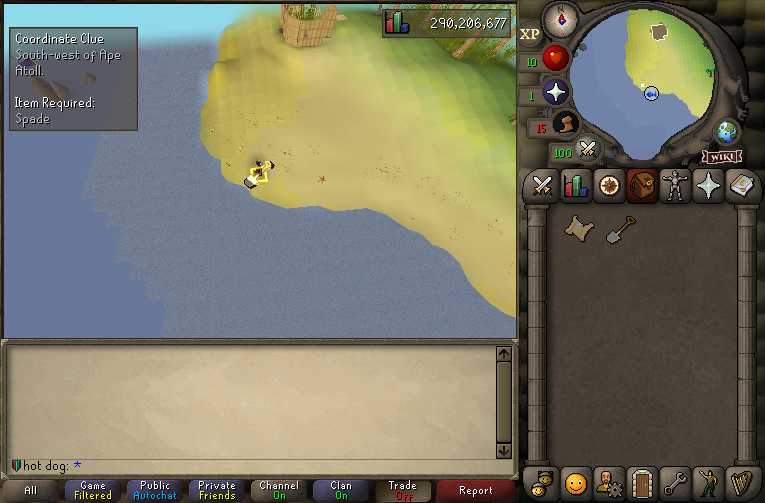This screenshot has width=765, height=503.
Task: Open the Prayer tab
Action: pyautogui.click(x=709, y=186)
